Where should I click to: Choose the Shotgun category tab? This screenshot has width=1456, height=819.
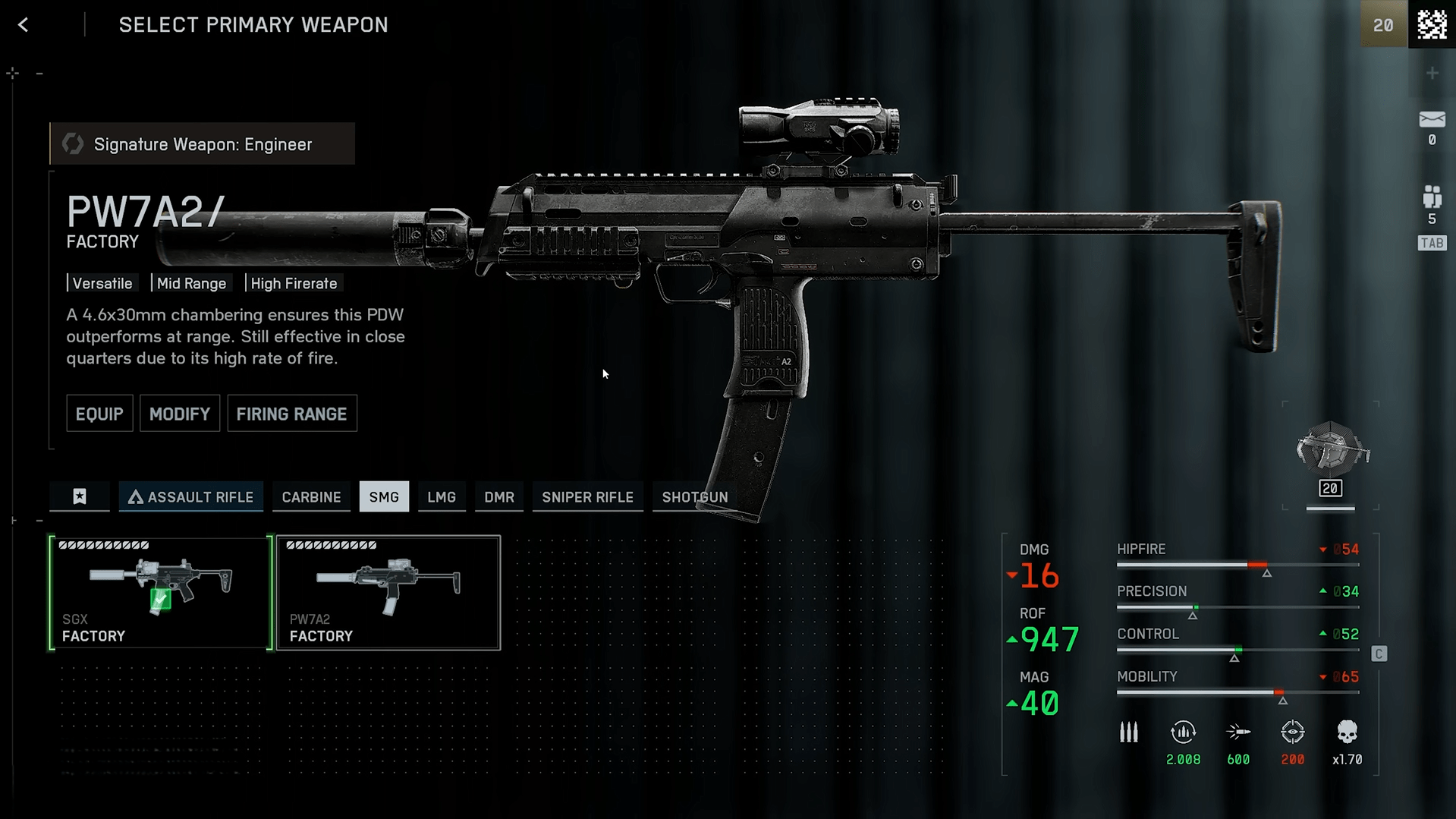[x=694, y=497]
